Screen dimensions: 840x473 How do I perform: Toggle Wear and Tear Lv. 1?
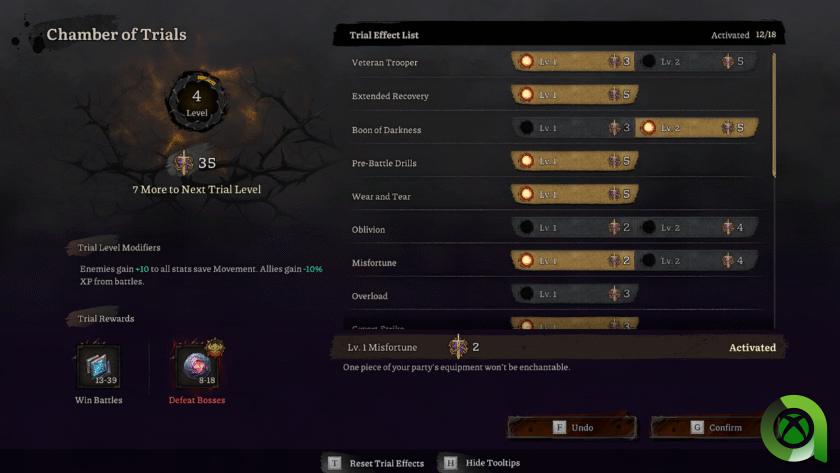pos(574,195)
